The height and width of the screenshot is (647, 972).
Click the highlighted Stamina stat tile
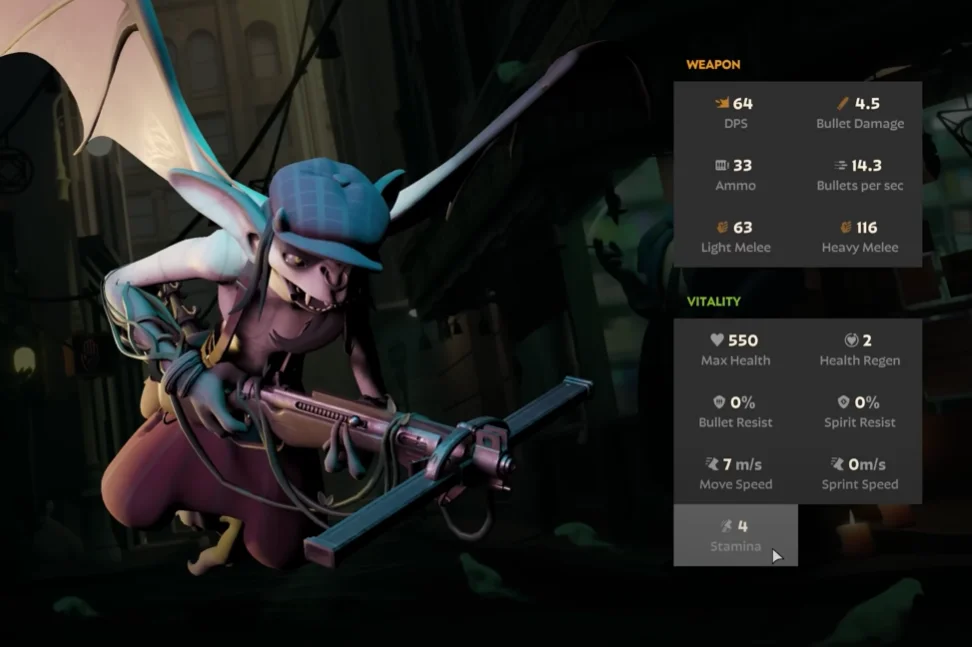(x=736, y=536)
